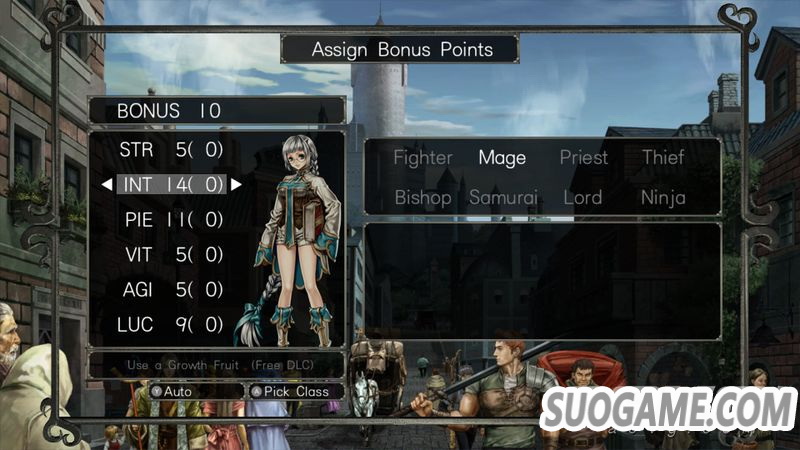Choose the Fighter class
Viewport: 800px width, 450px height.
click(x=423, y=157)
